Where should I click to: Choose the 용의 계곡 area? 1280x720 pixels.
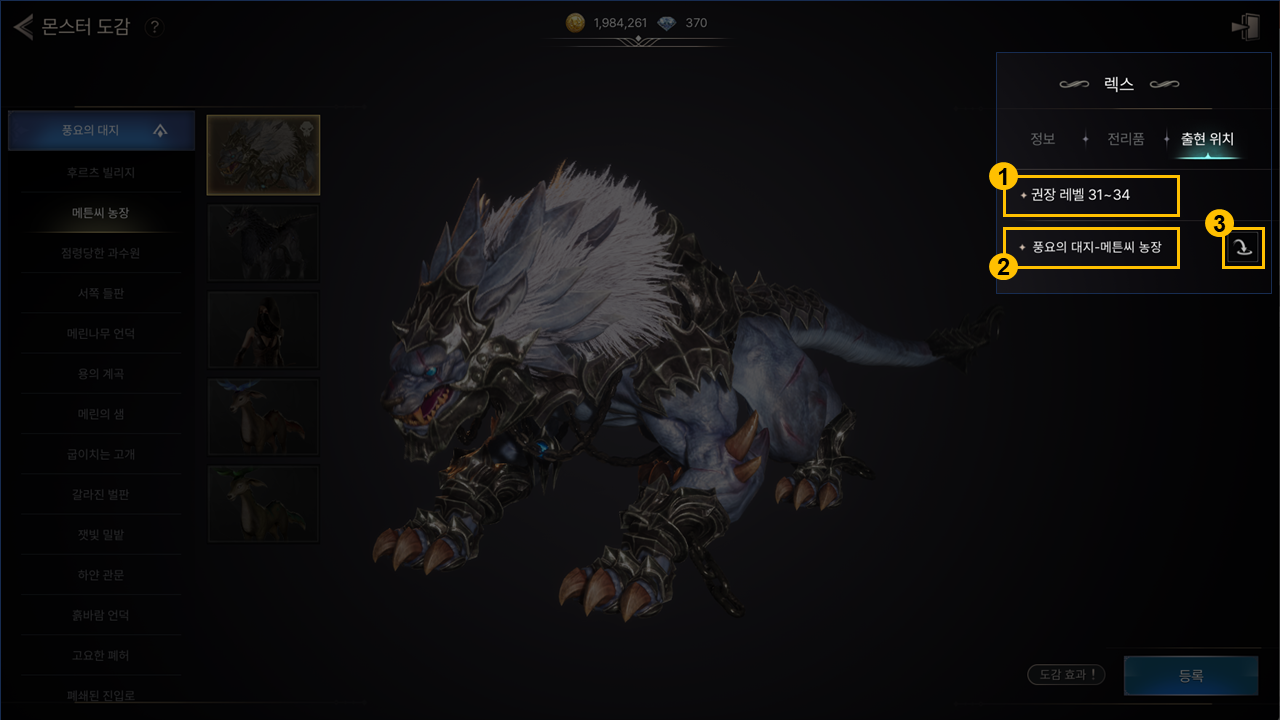coord(100,373)
